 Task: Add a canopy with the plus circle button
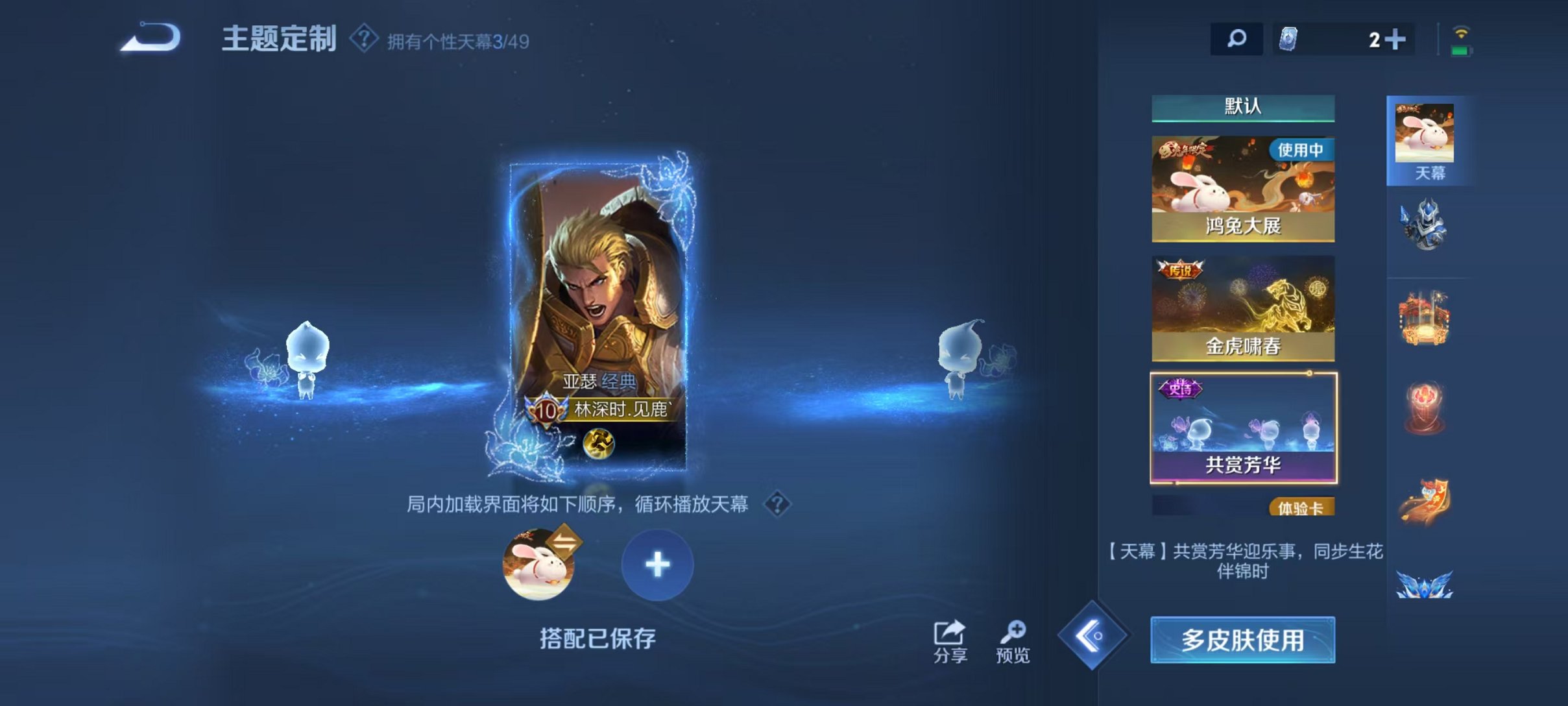(657, 565)
